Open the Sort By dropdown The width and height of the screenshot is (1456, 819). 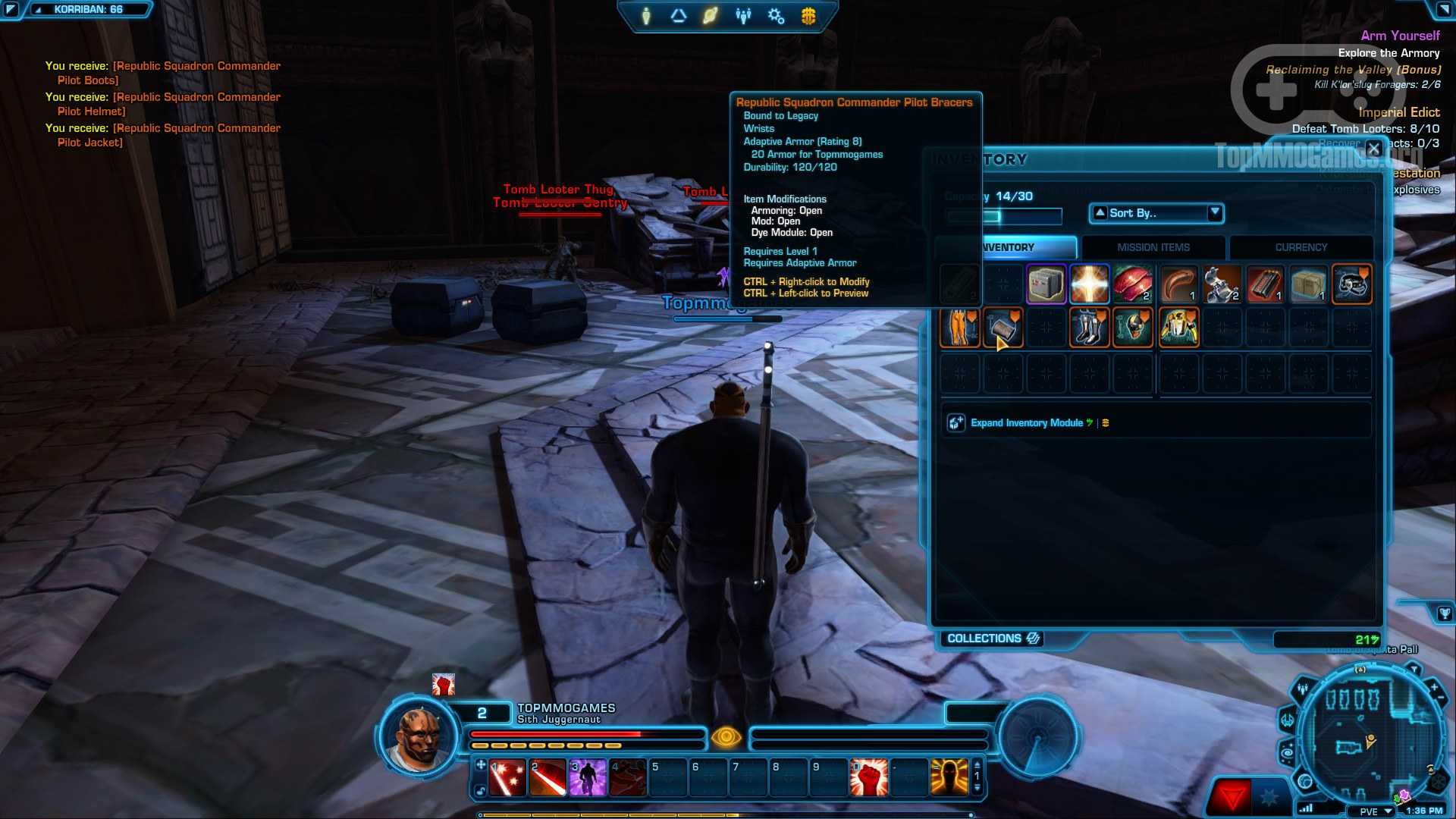[1156, 213]
